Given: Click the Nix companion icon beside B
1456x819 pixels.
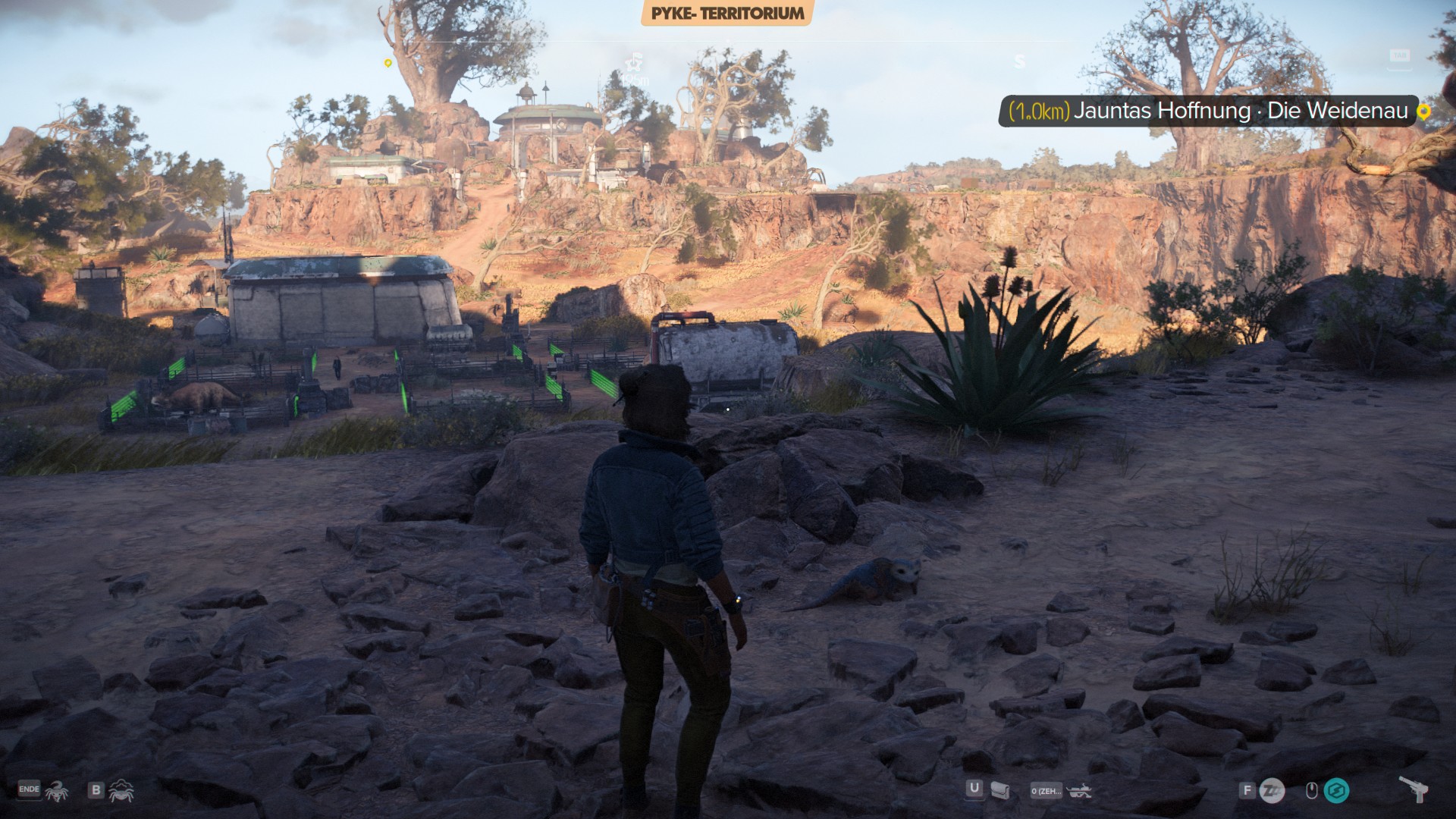Looking at the screenshot, I should [121, 791].
